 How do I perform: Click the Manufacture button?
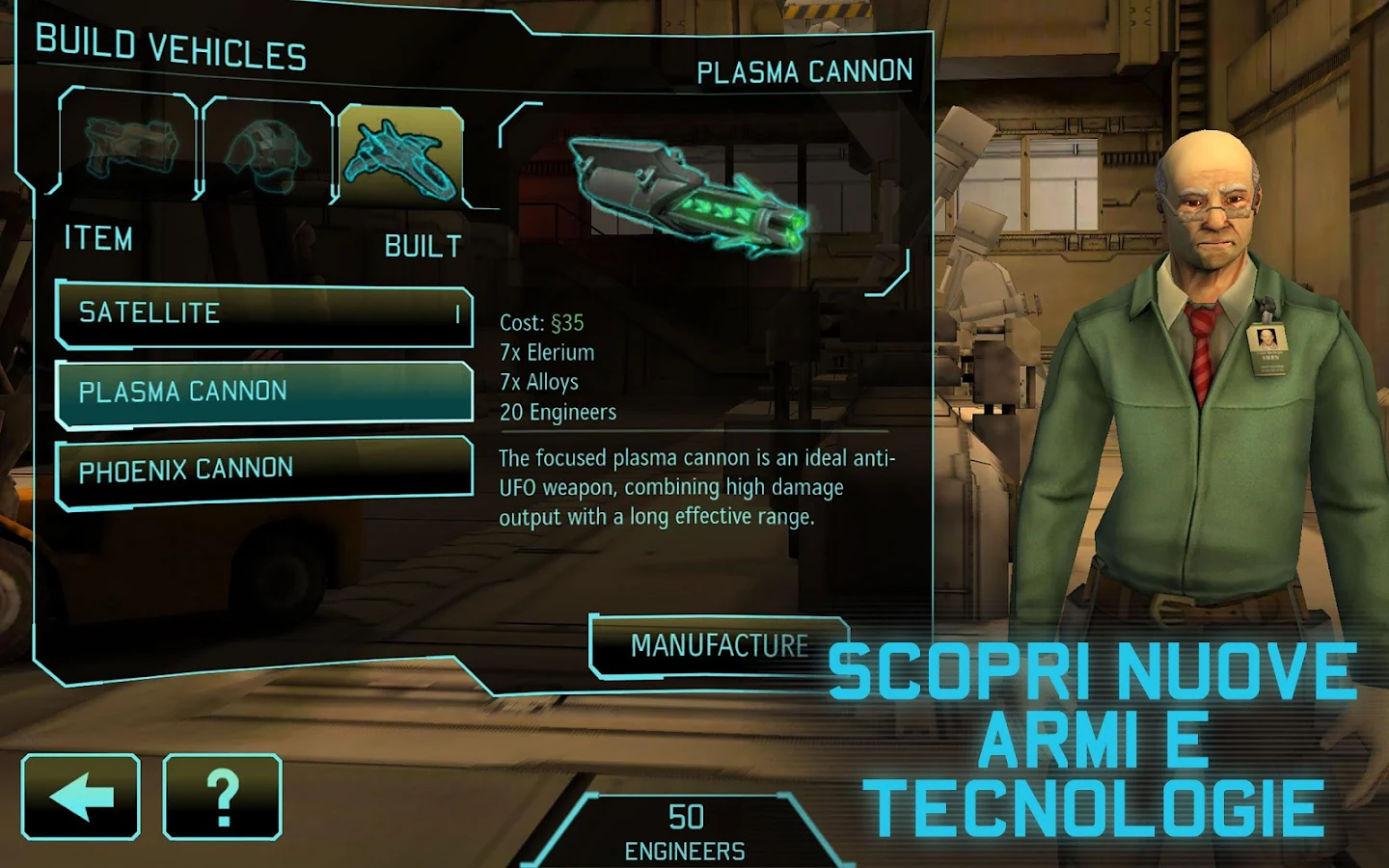coord(719,644)
